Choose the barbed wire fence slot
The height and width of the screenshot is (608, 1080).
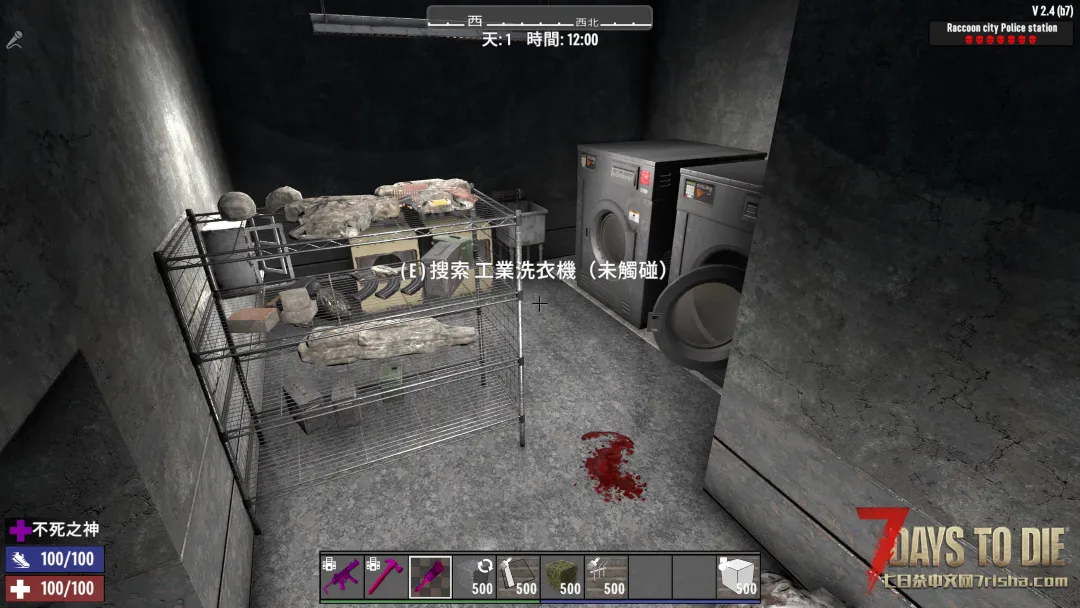[x=606, y=577]
